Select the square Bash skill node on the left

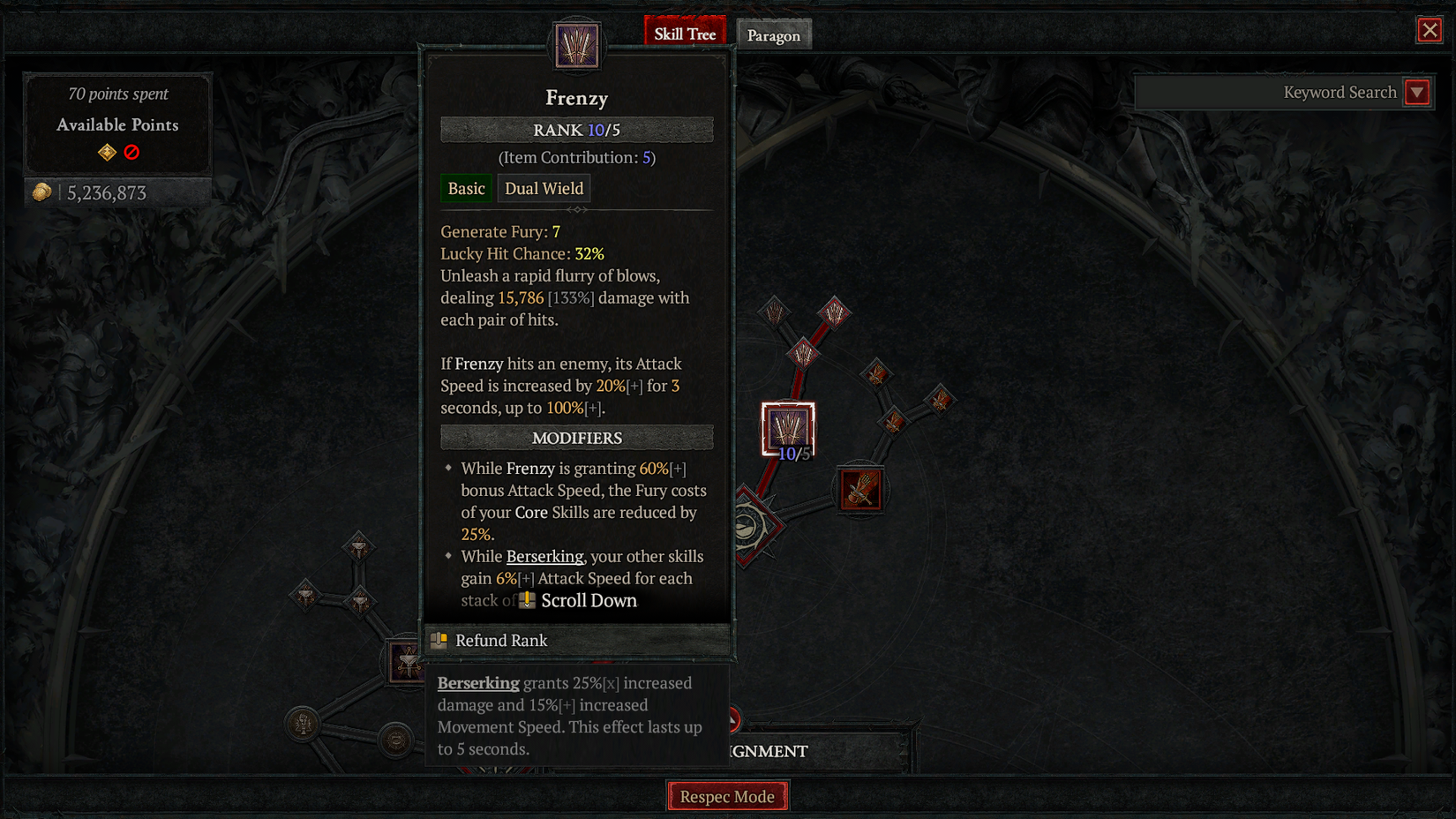pyautogui.click(x=405, y=664)
